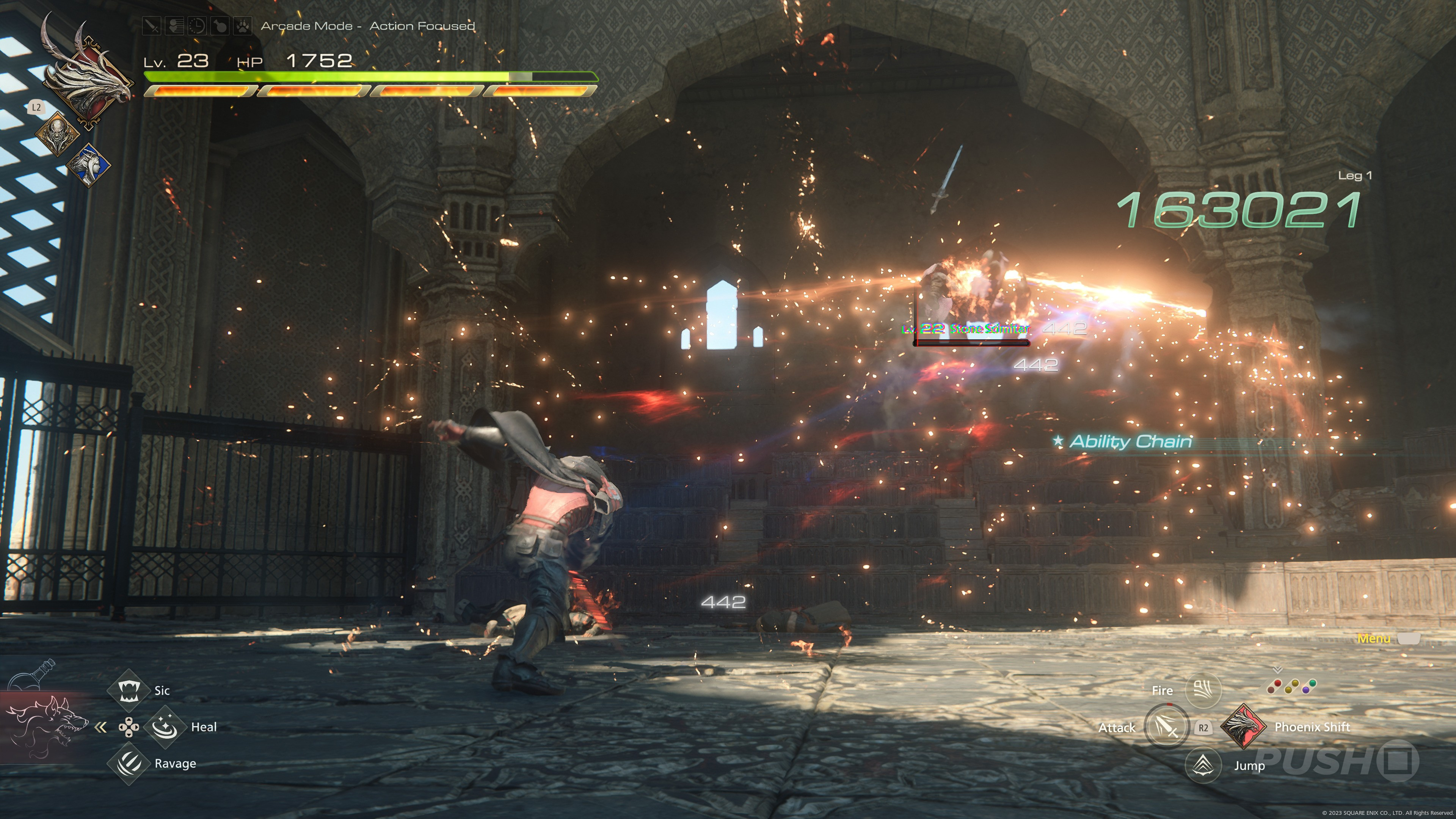This screenshot has height=819, width=1456.
Task: Trigger Torgal's Ravage command
Action: coord(128,764)
